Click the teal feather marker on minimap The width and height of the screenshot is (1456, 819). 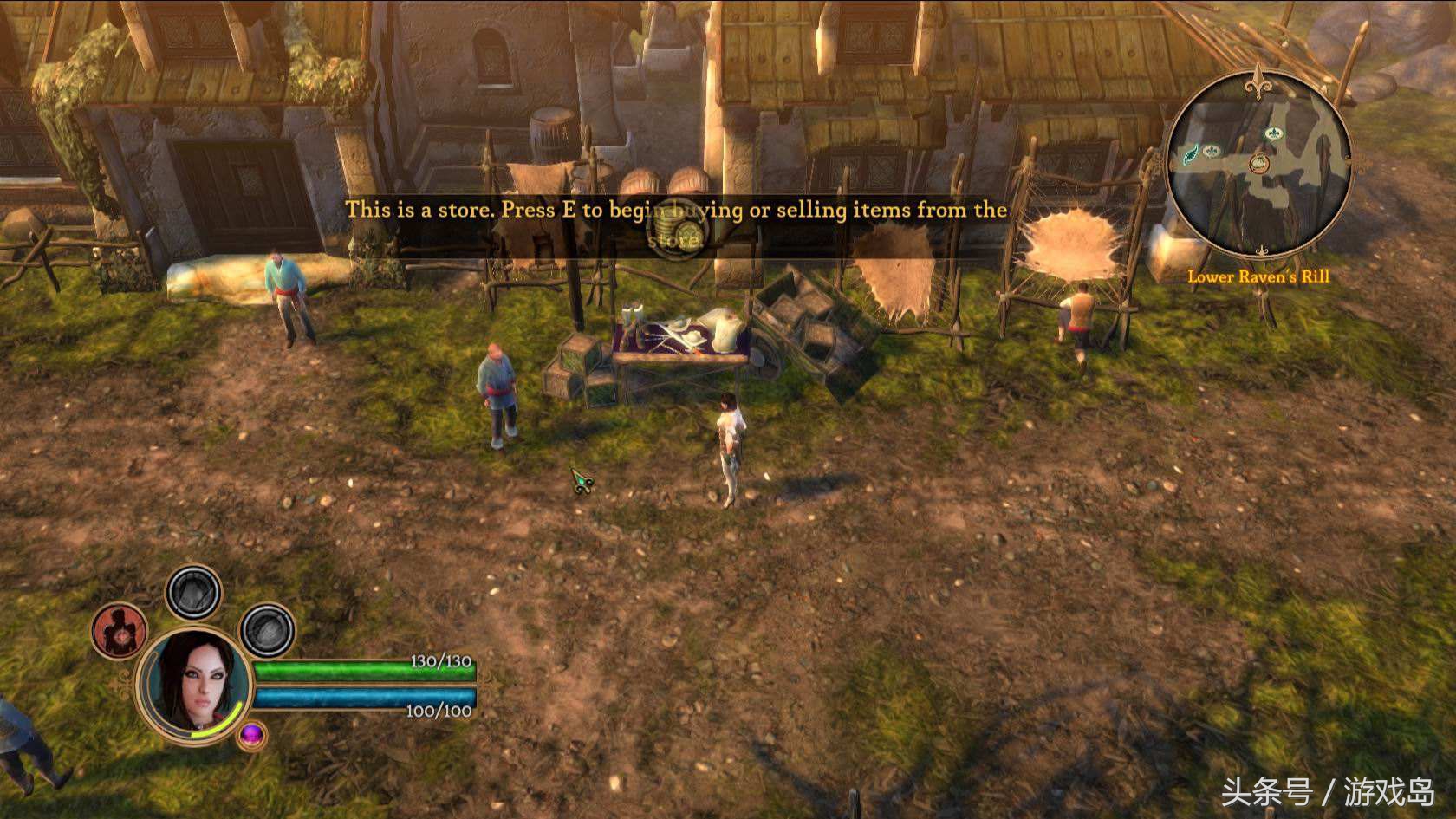1192,155
